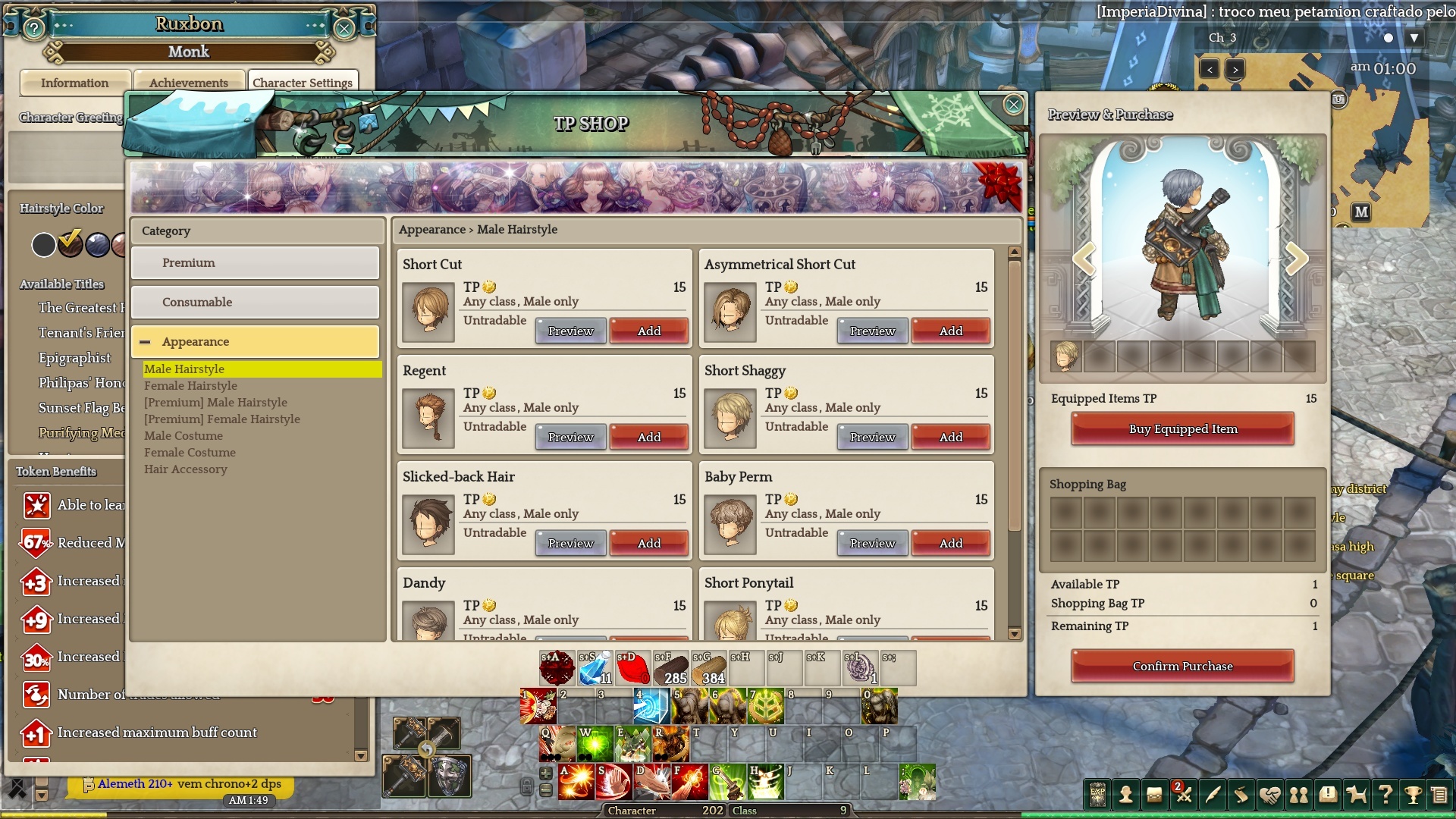Preview the Baby Perm hairstyle
The height and width of the screenshot is (819, 1456).
872,544
